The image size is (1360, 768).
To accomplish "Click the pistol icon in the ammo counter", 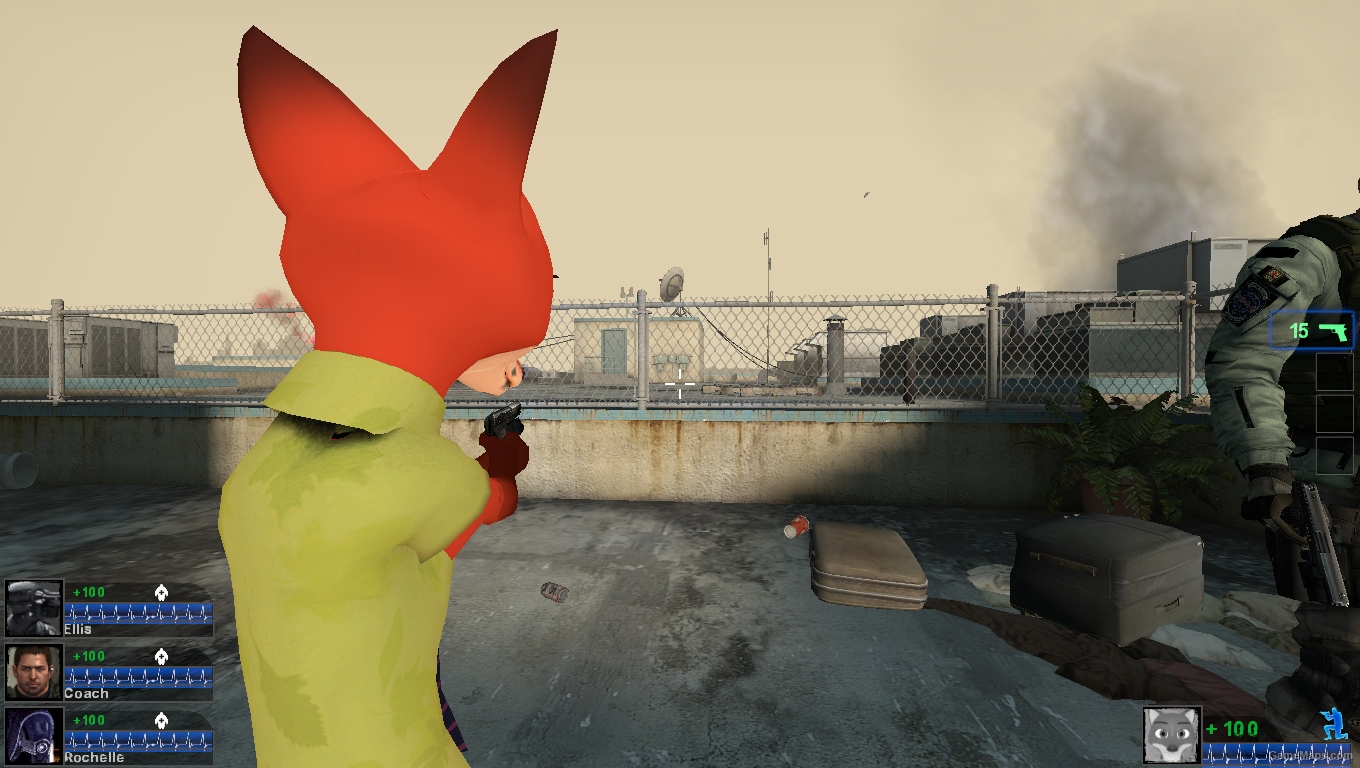I will [x=1334, y=330].
